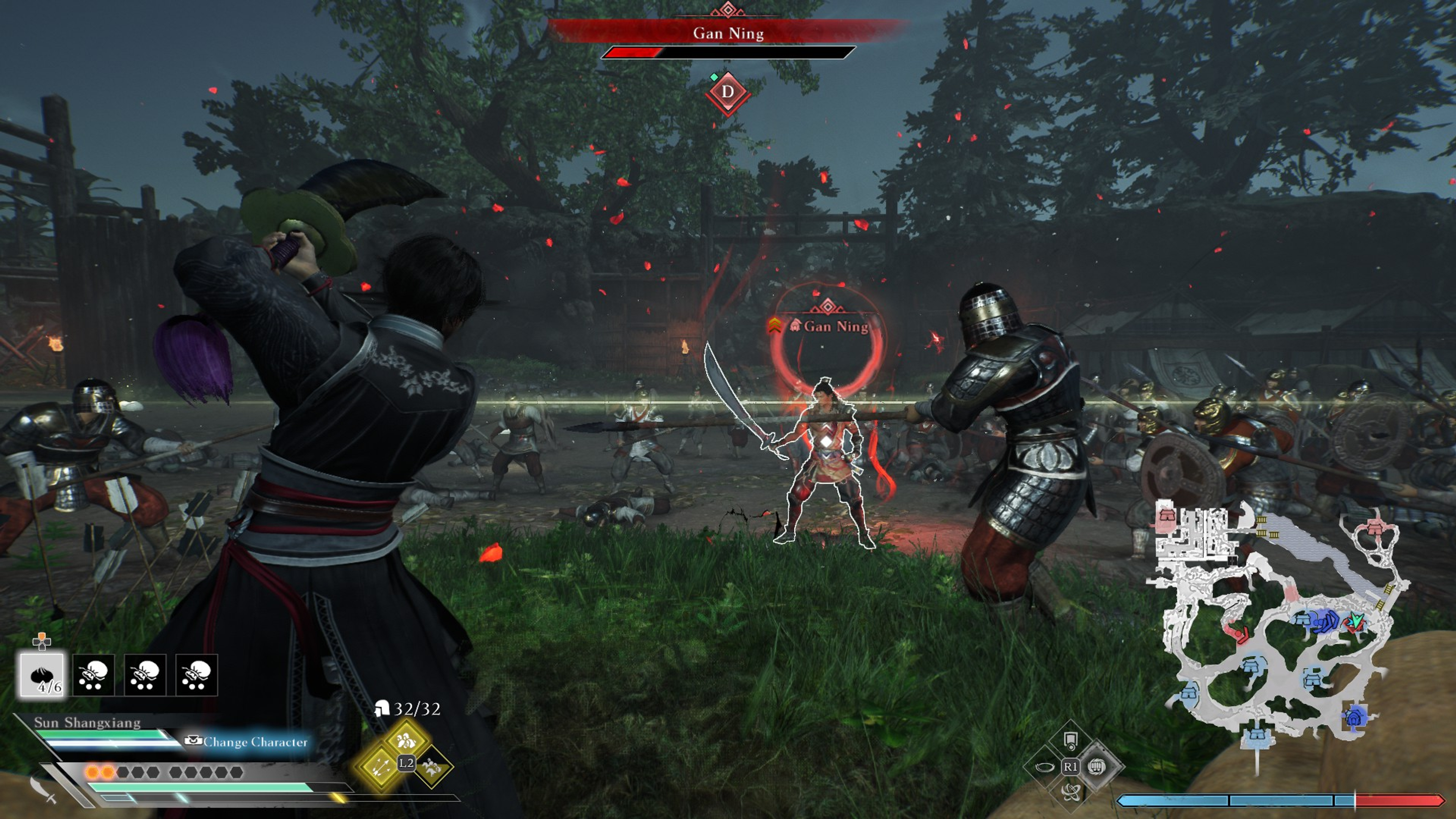Activate the fist battle art icon
This screenshot has height=819, width=1456.
[1097, 767]
